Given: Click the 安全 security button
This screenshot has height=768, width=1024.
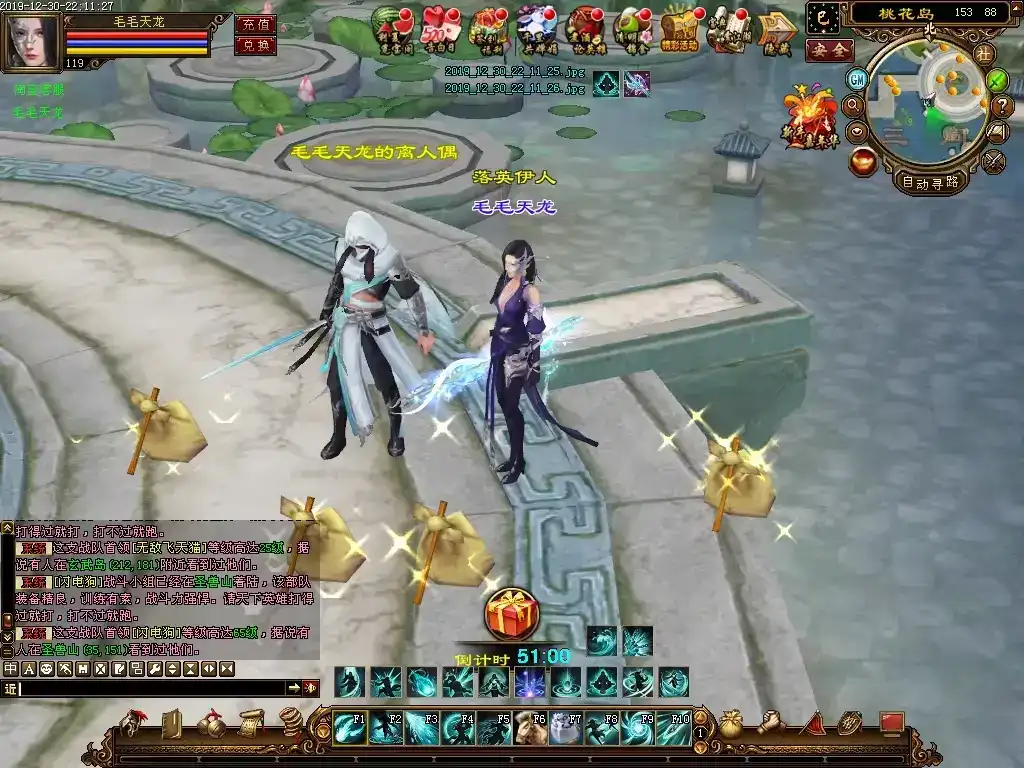Looking at the screenshot, I should tap(829, 49).
